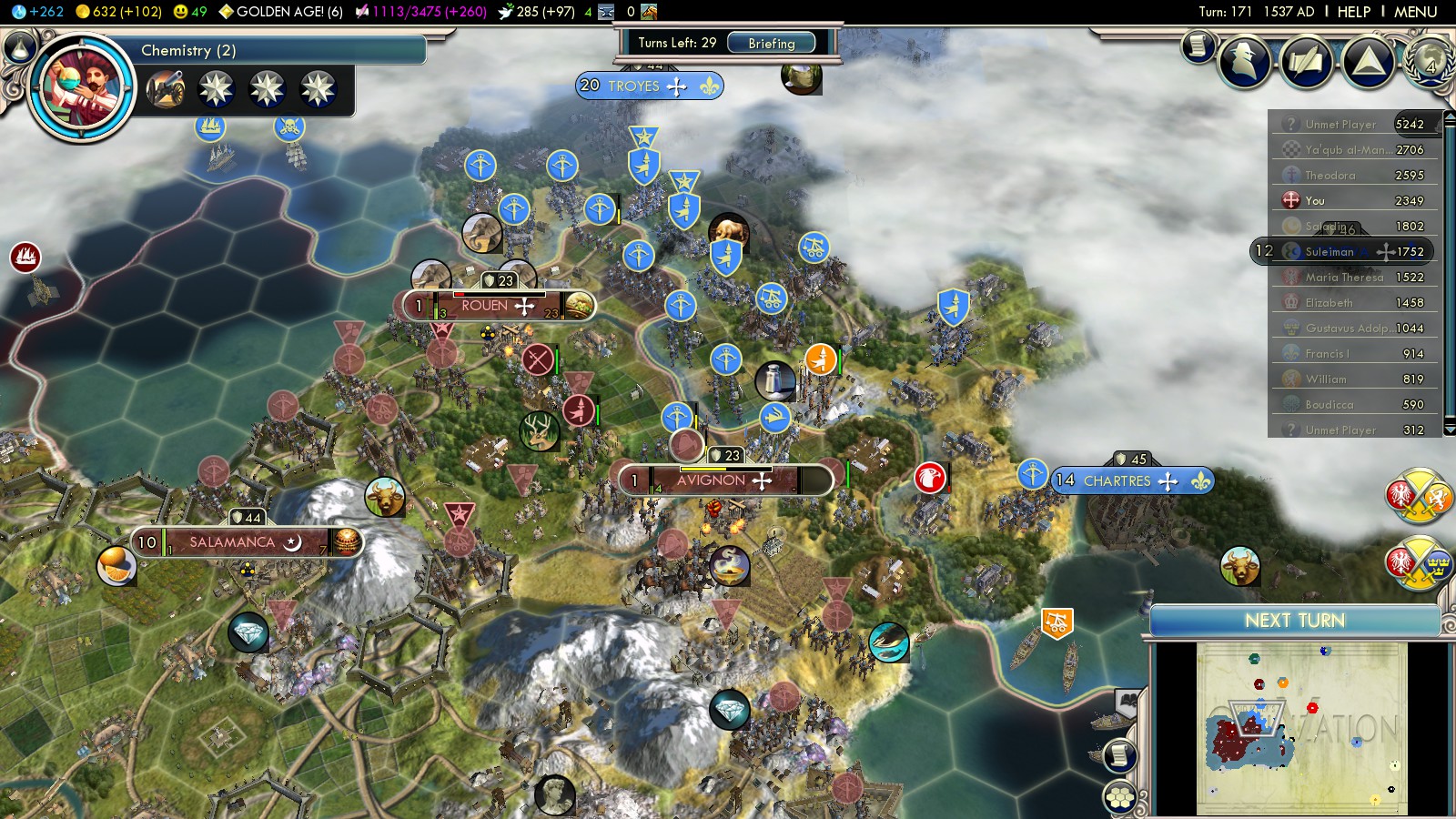
Task: End the turn with Next Turn
Action: pyautogui.click(x=1294, y=621)
